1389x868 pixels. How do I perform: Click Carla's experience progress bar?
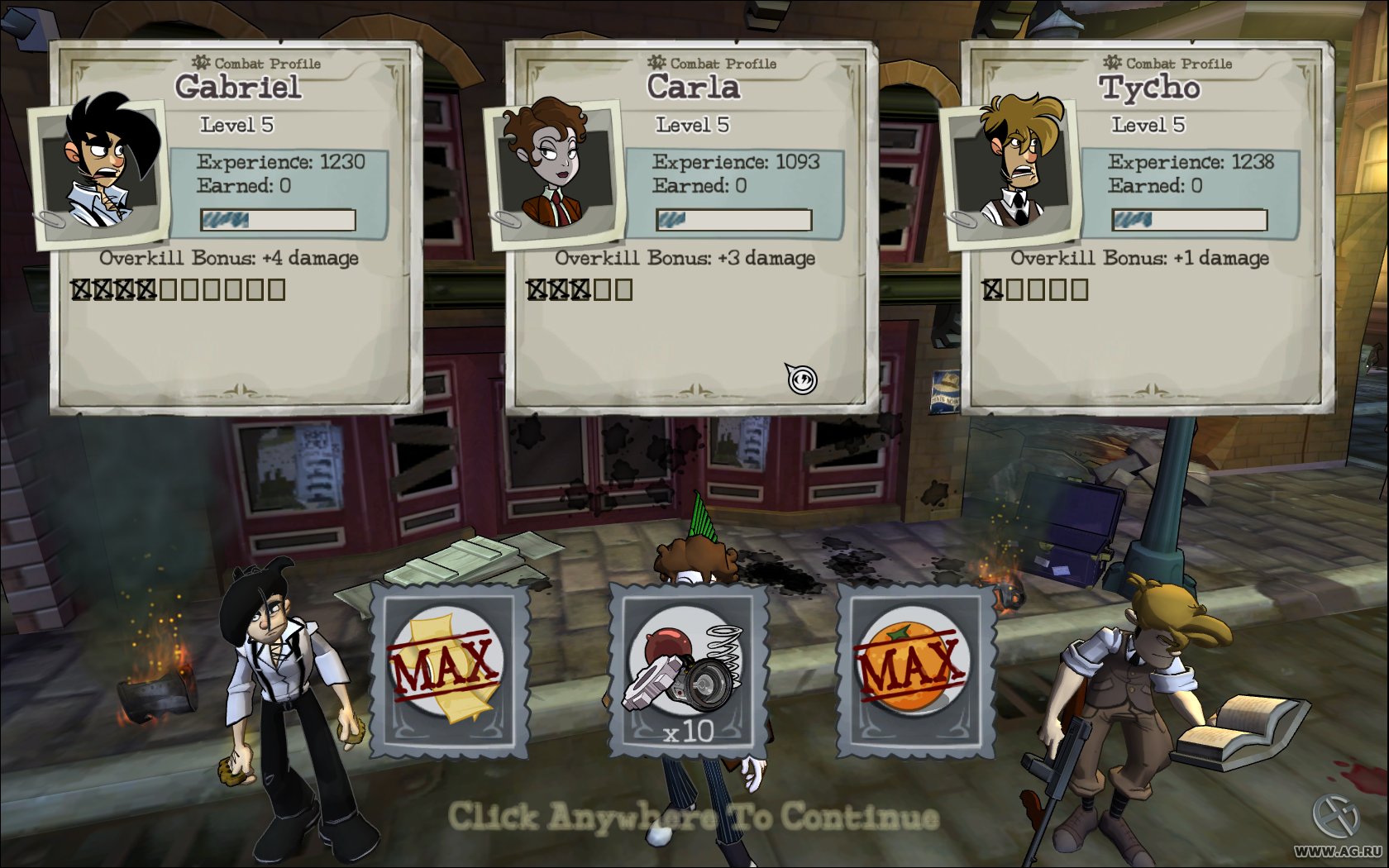[x=734, y=220]
